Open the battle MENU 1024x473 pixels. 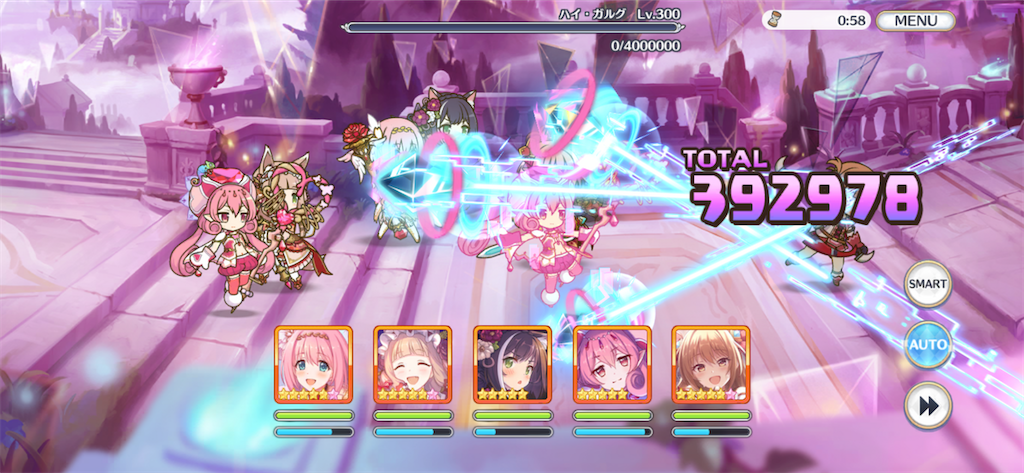915,20
